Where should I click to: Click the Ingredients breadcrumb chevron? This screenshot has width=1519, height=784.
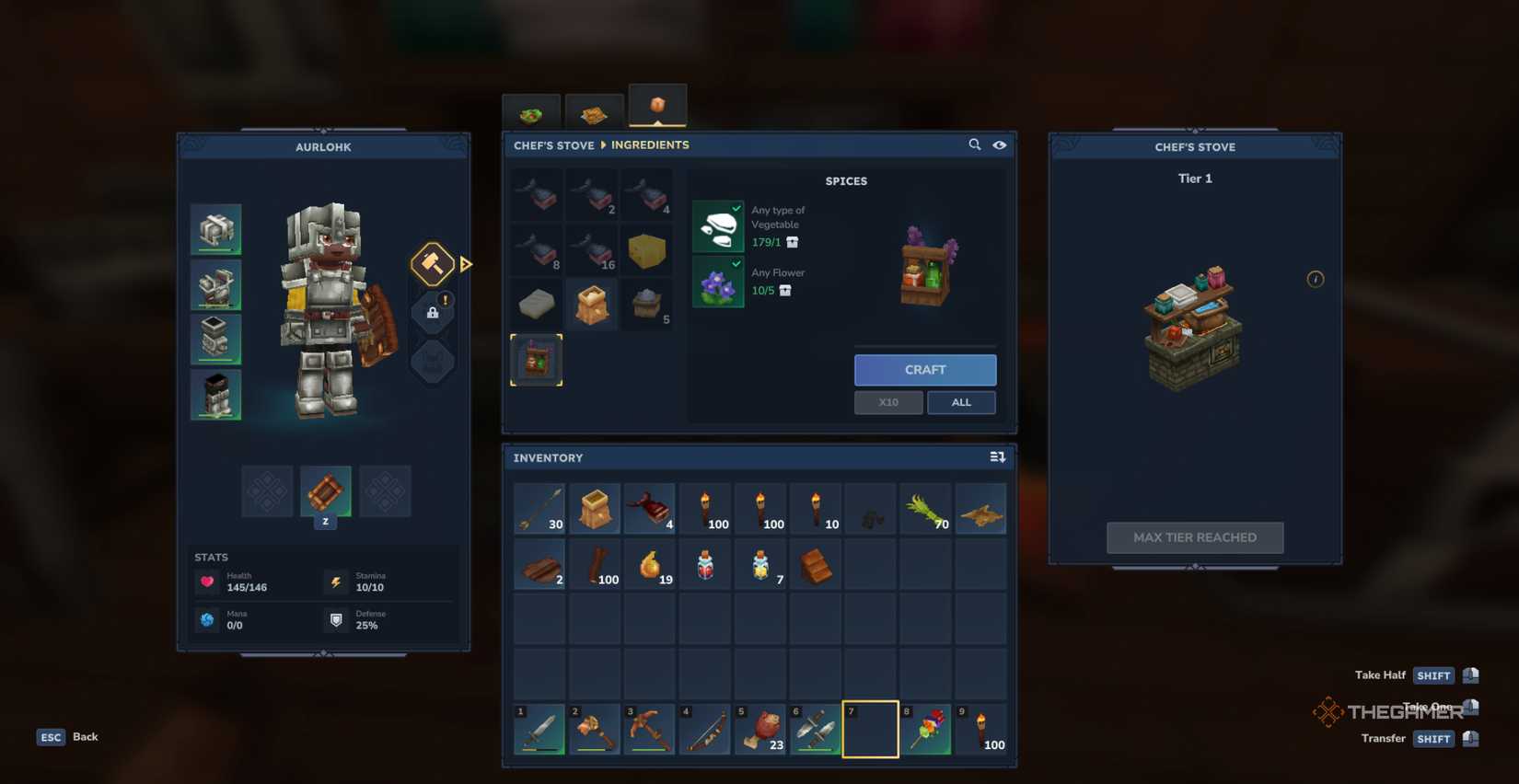pyautogui.click(x=604, y=145)
